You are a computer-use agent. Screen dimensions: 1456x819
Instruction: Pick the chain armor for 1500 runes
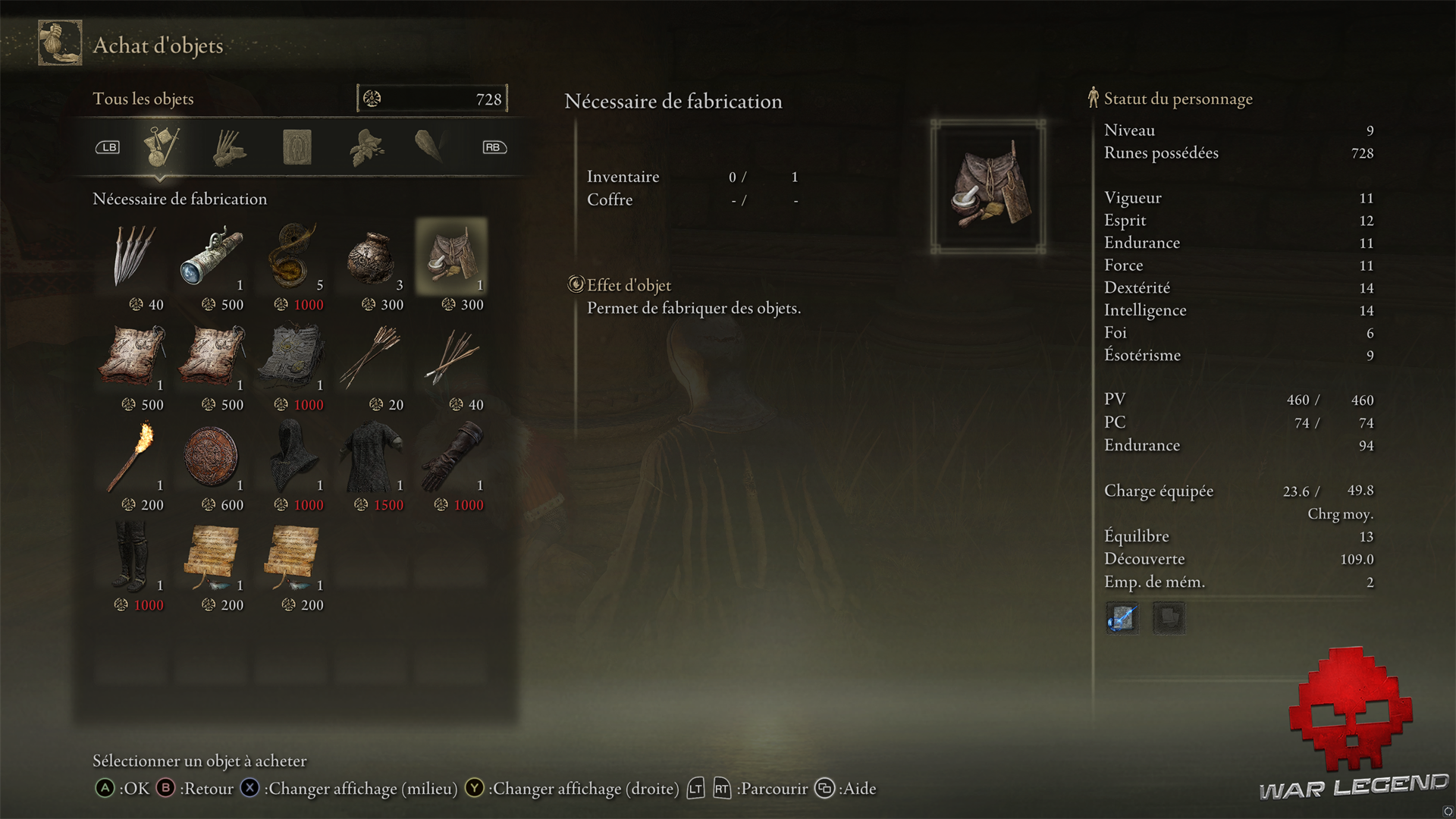371,457
